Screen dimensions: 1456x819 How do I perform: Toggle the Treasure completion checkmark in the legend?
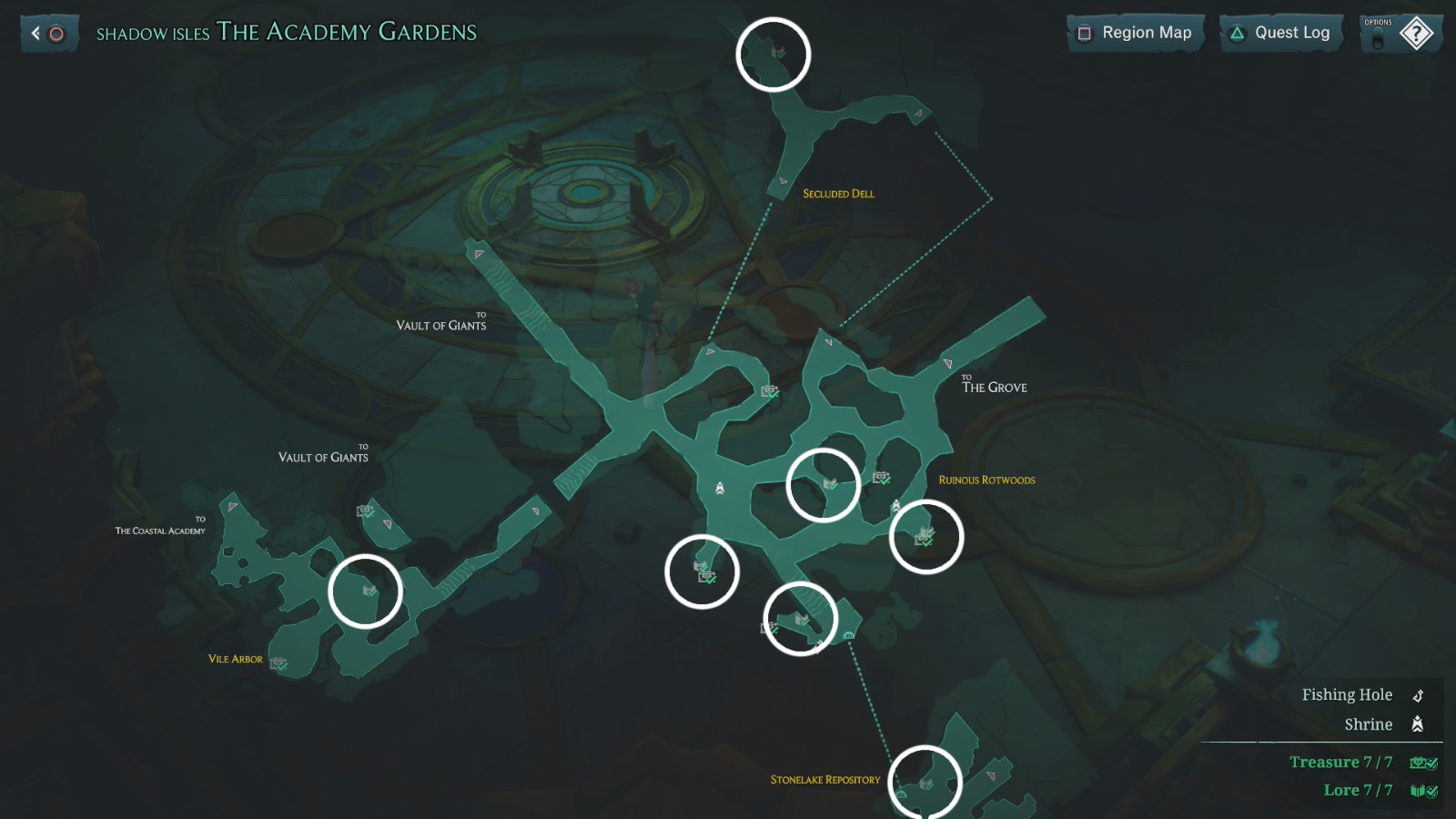[x=1432, y=763]
